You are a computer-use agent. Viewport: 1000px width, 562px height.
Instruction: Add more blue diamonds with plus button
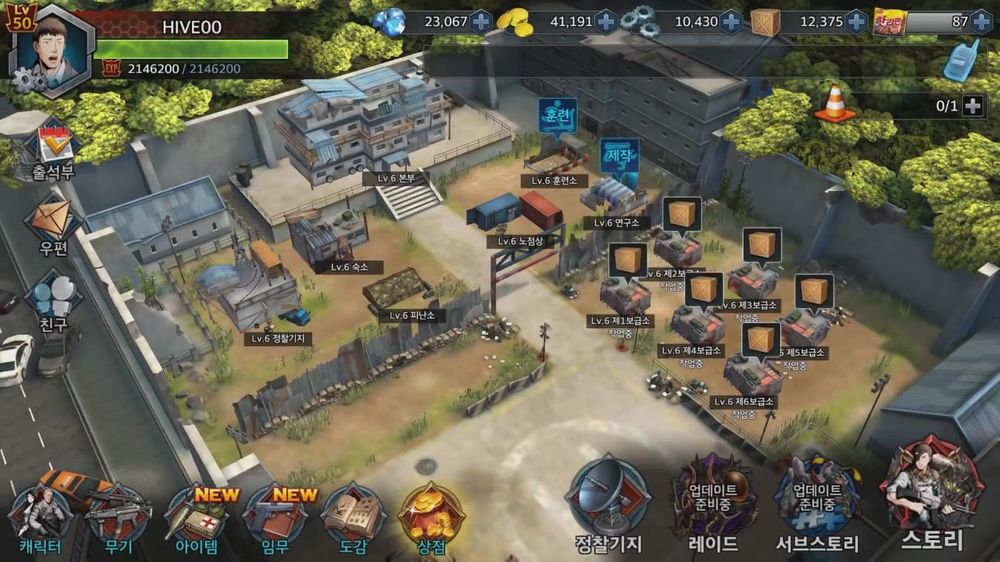481,21
